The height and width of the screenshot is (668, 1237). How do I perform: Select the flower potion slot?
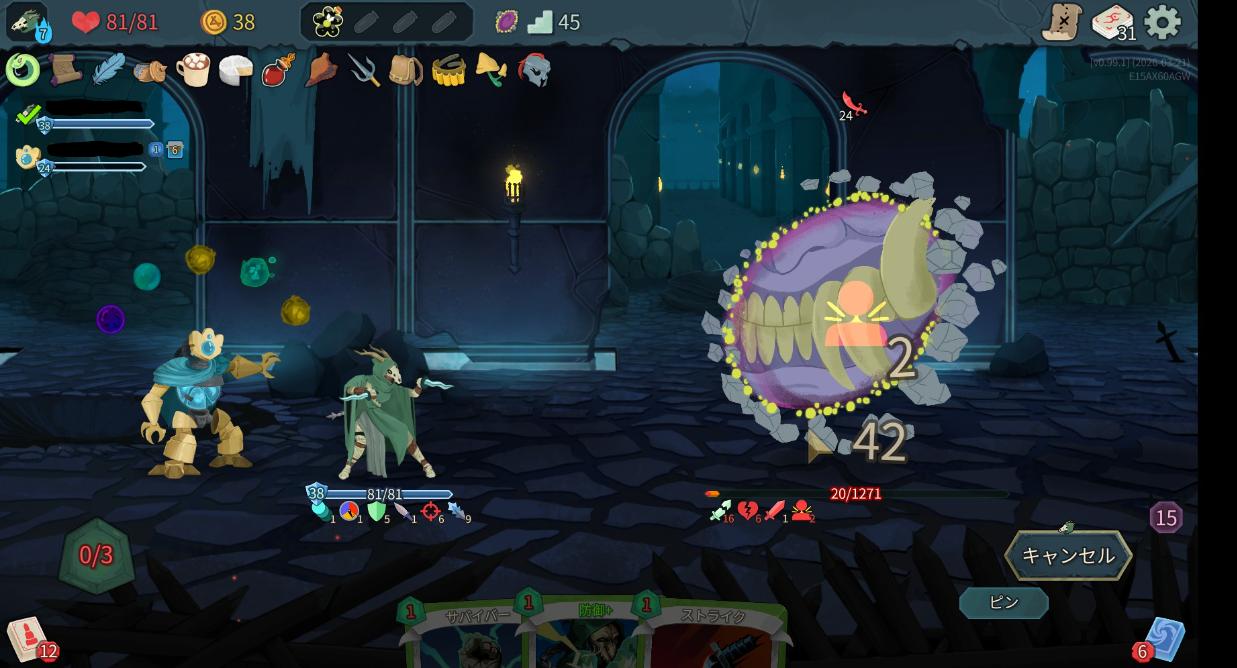tap(327, 22)
